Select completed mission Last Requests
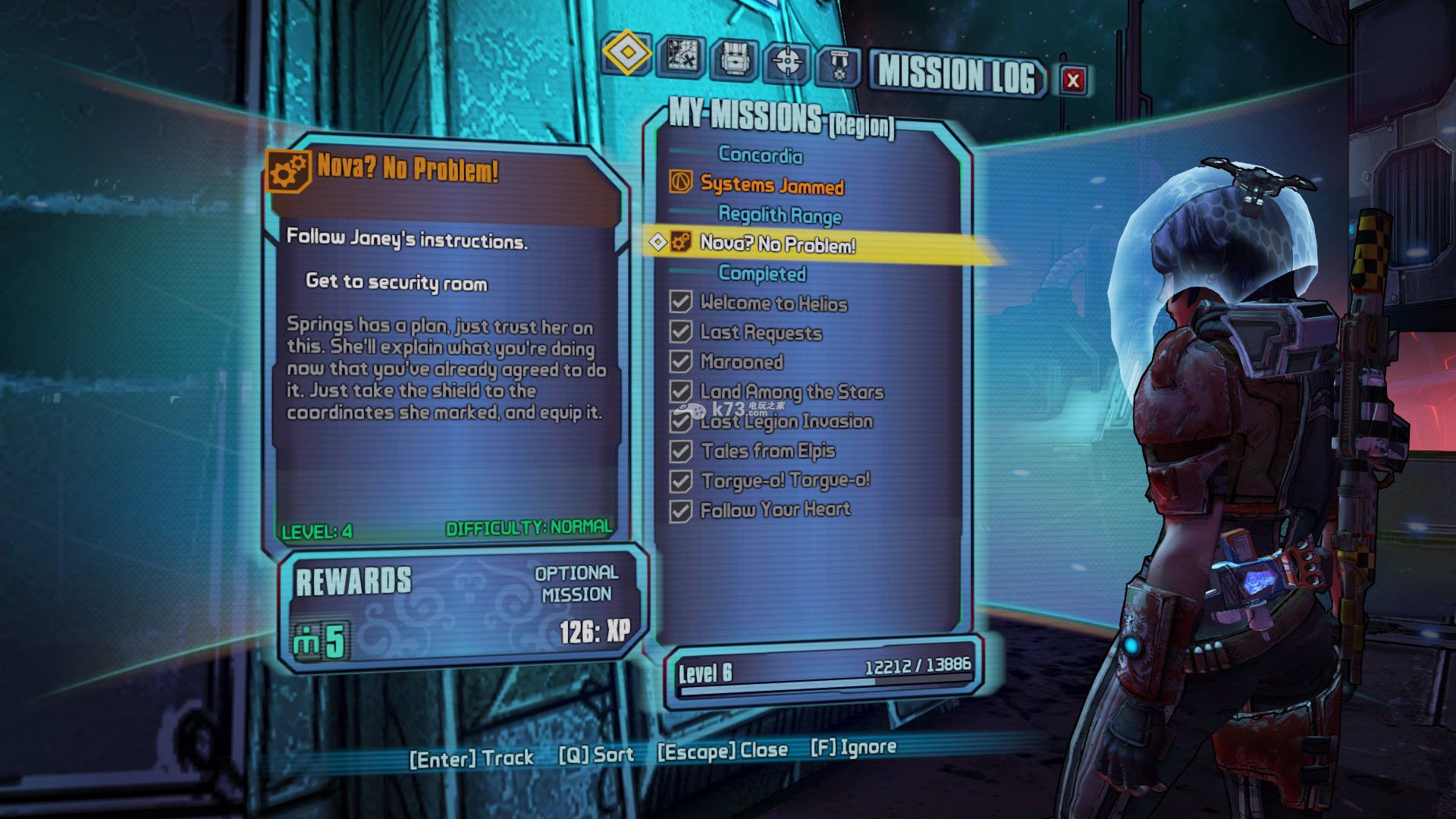This screenshot has height=819, width=1456. (x=761, y=332)
